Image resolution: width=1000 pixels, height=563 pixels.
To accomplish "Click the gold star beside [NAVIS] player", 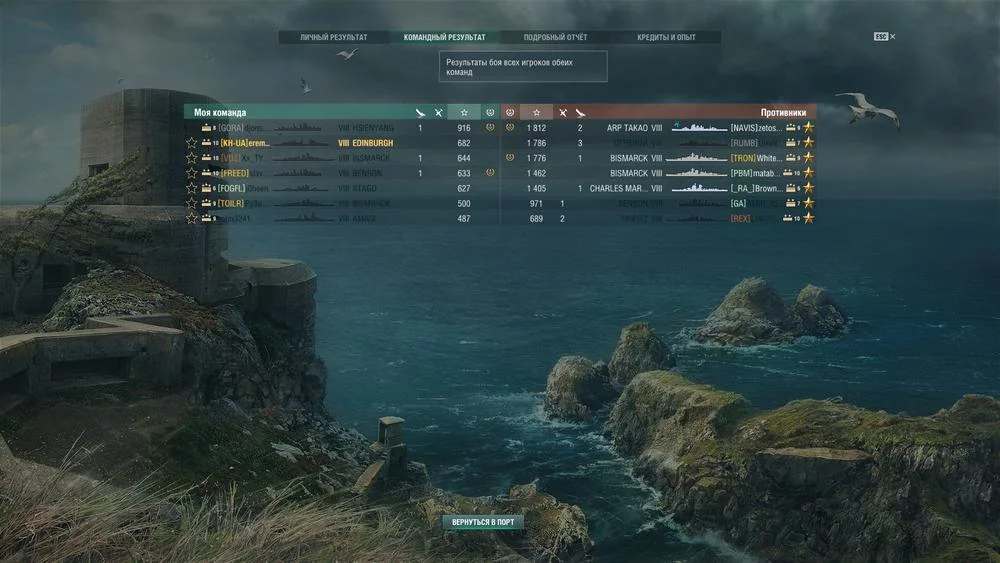I will tap(809, 128).
